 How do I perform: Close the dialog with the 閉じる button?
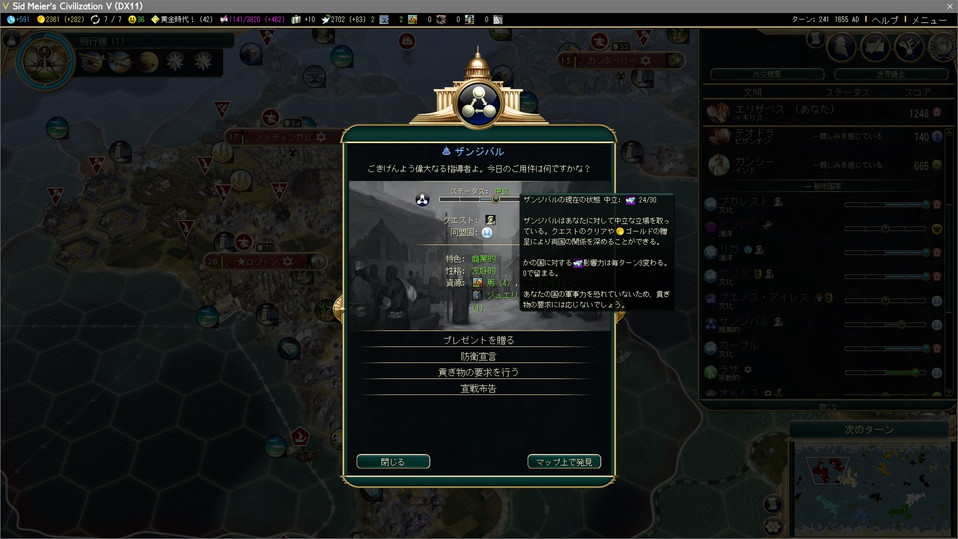click(393, 462)
